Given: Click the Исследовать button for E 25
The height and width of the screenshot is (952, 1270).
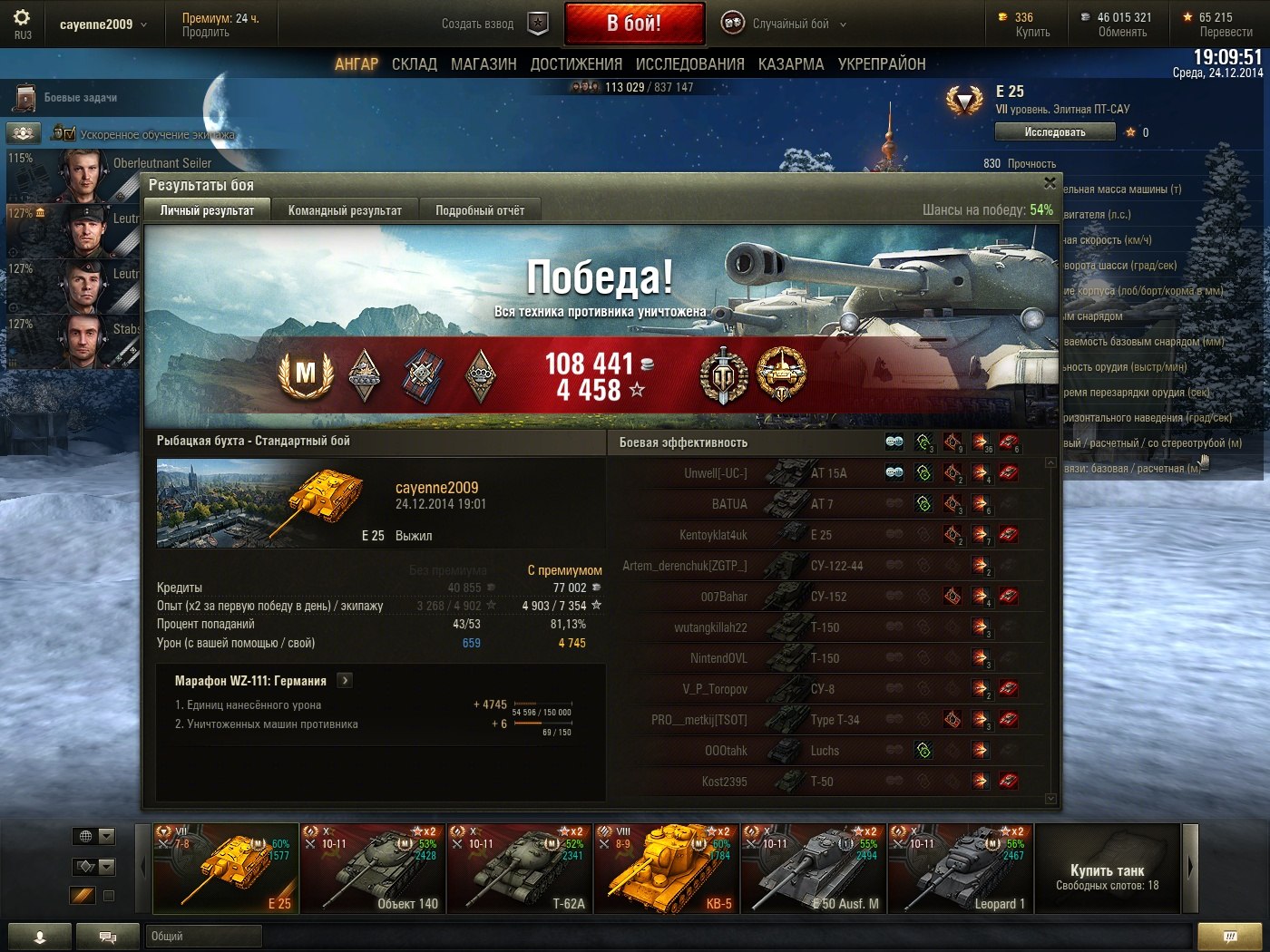Looking at the screenshot, I should click(1054, 132).
